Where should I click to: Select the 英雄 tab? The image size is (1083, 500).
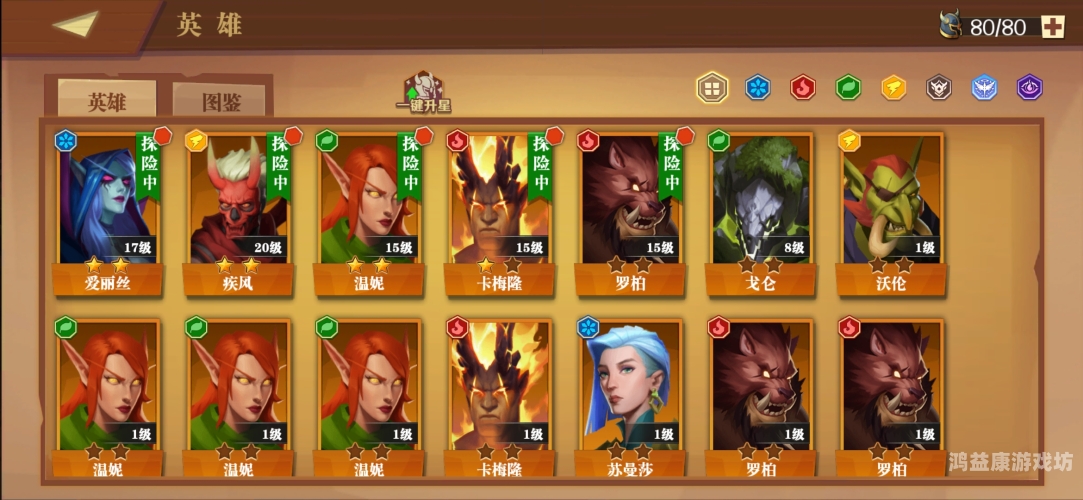tap(106, 101)
